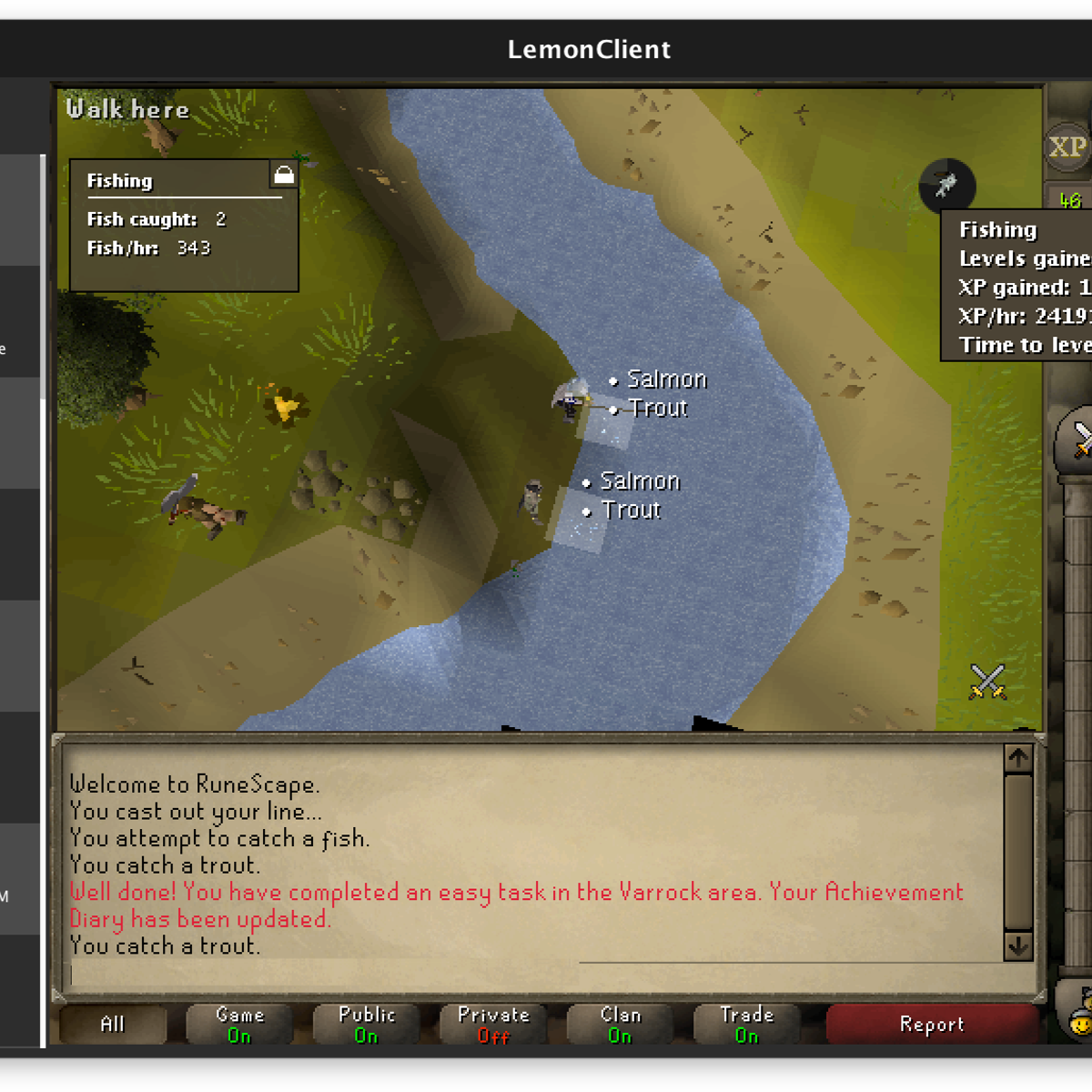
Task: Switch to the All chat tab
Action: [113, 1025]
